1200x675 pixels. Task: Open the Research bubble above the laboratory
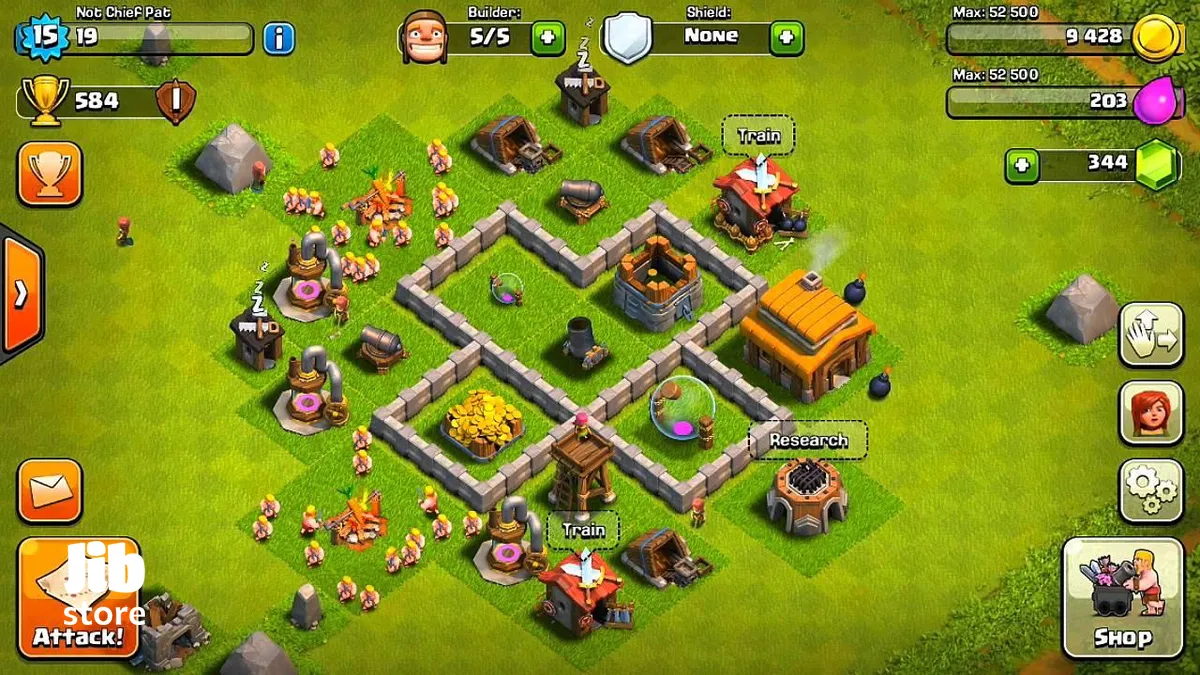tap(808, 440)
